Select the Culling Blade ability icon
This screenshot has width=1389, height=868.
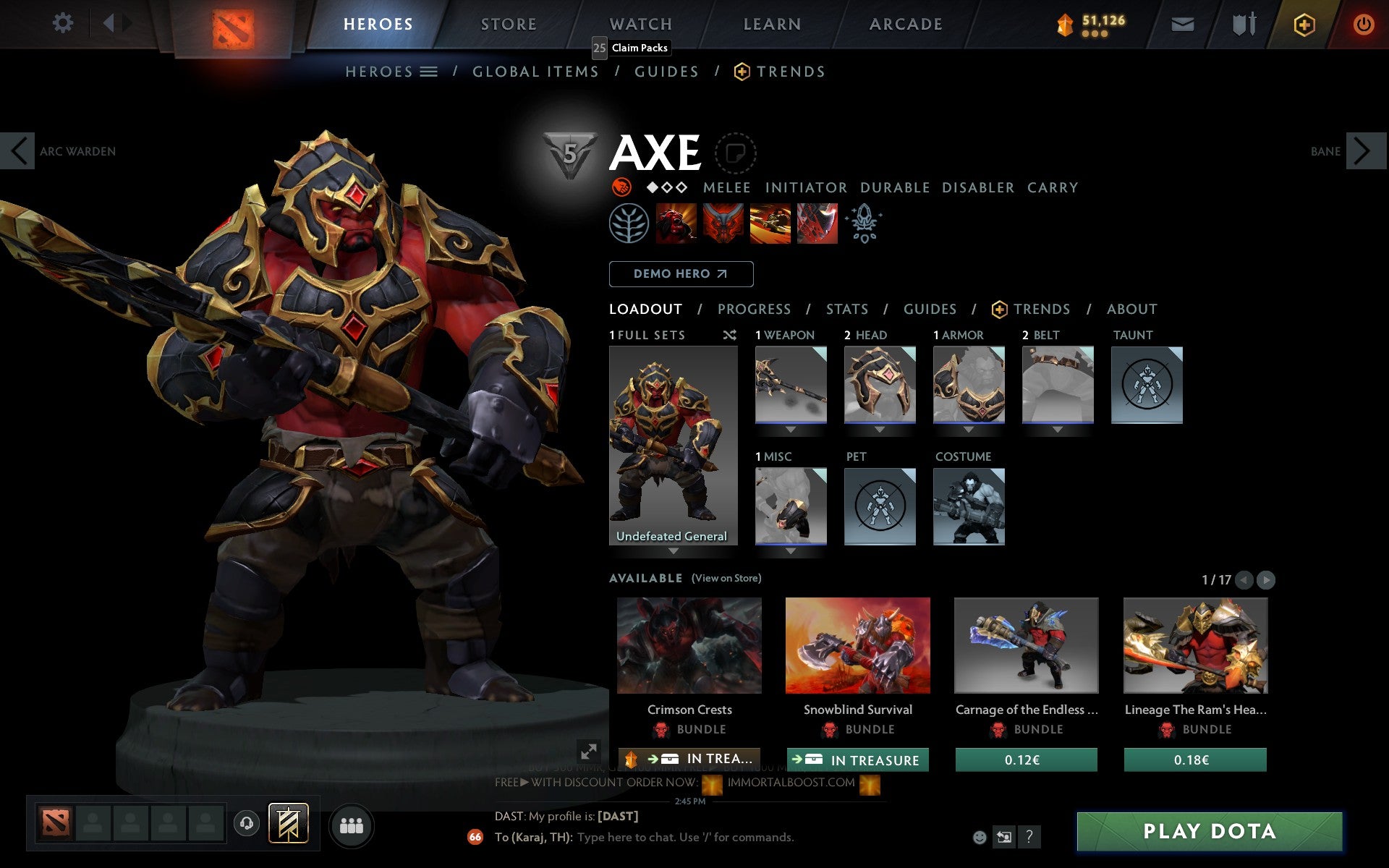[817, 224]
